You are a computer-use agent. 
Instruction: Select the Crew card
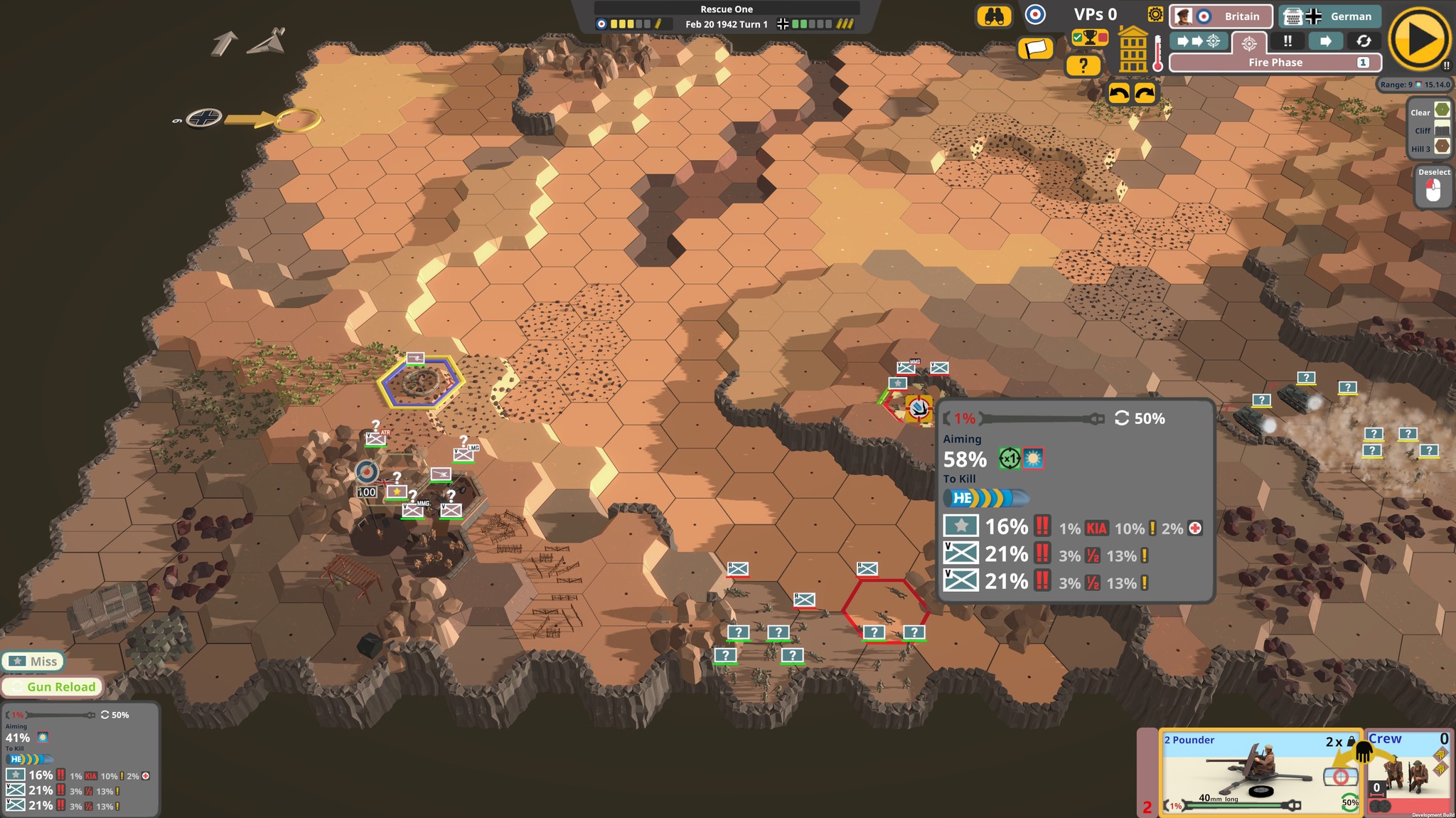[x=1409, y=772]
